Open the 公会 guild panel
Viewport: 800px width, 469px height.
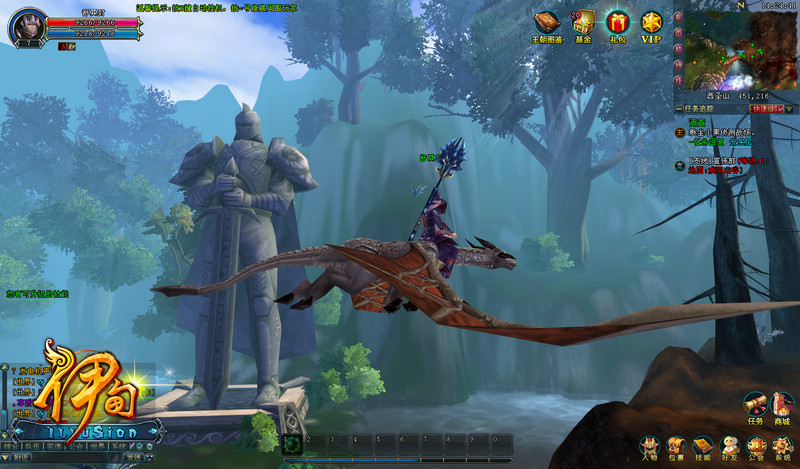point(756,446)
